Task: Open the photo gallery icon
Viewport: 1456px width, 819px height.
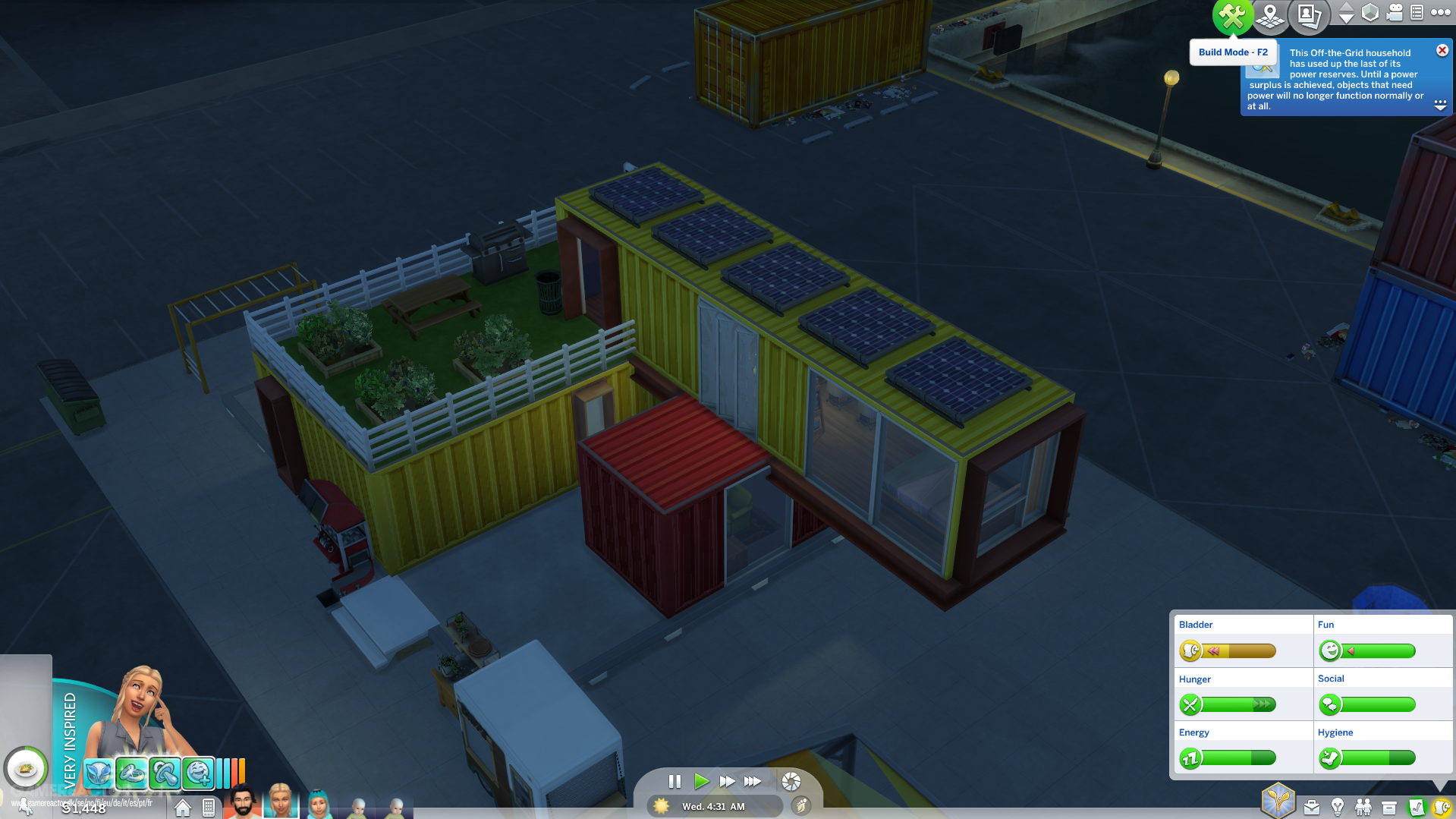Action: tap(1309, 15)
